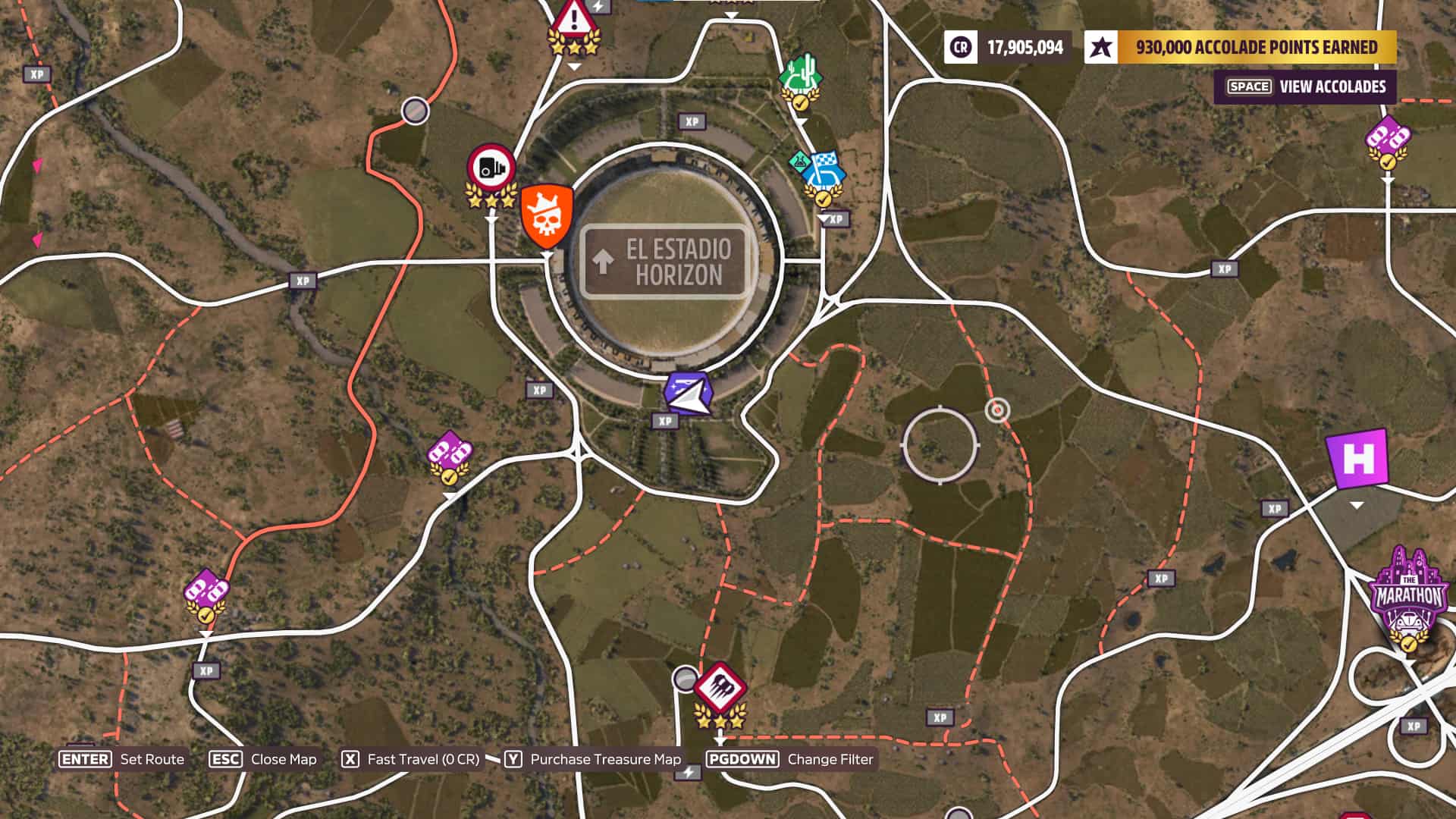The height and width of the screenshot is (819, 1456).
Task: Close the map
Action: tap(263, 759)
